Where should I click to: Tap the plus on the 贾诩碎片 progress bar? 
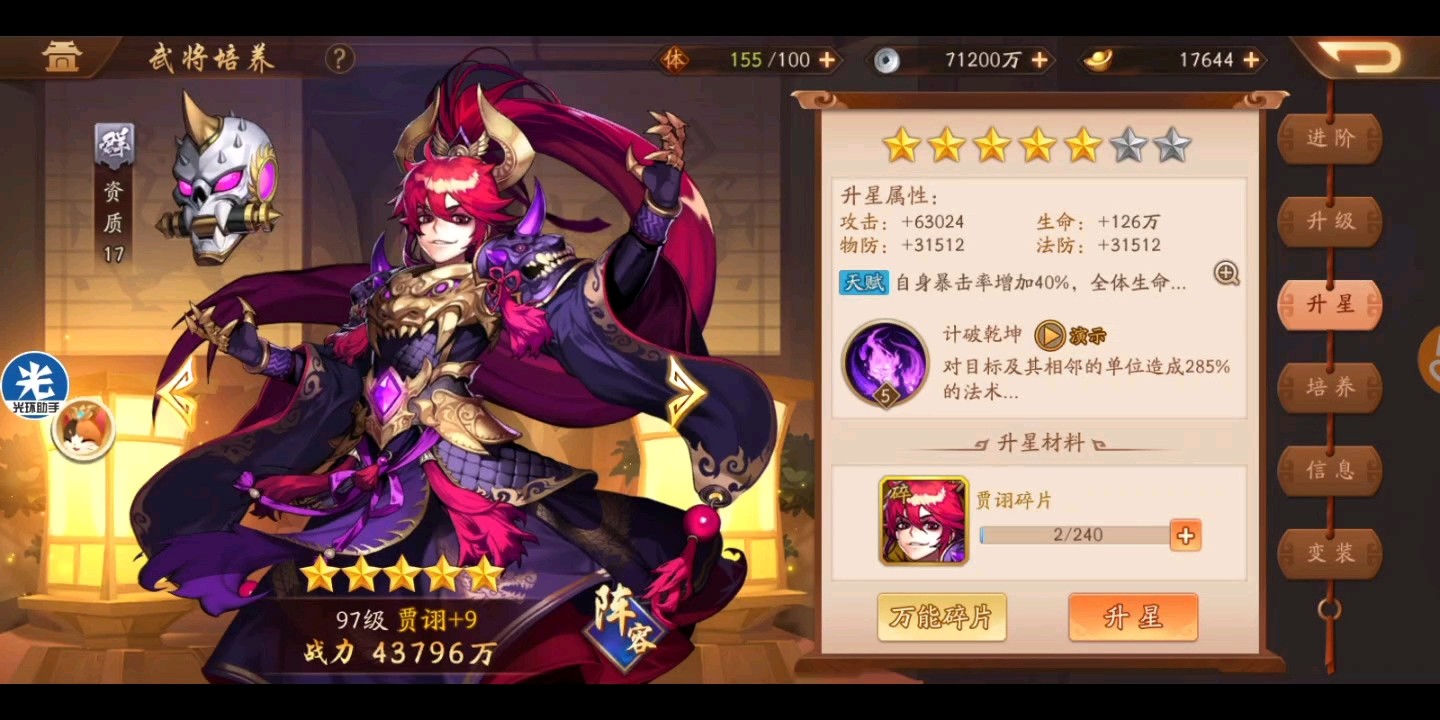click(x=1185, y=535)
